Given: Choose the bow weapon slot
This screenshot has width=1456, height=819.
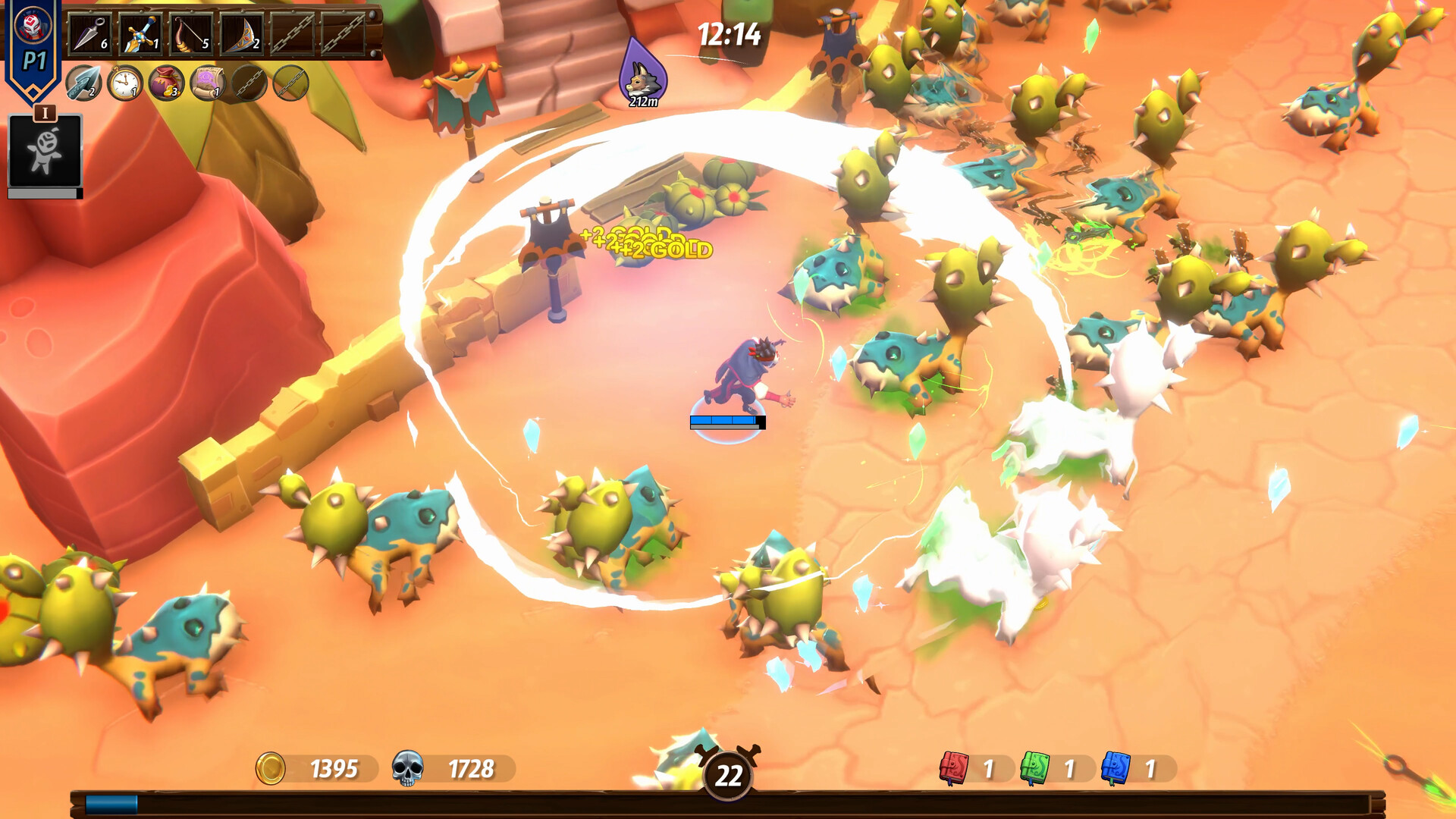Looking at the screenshot, I should [192, 33].
